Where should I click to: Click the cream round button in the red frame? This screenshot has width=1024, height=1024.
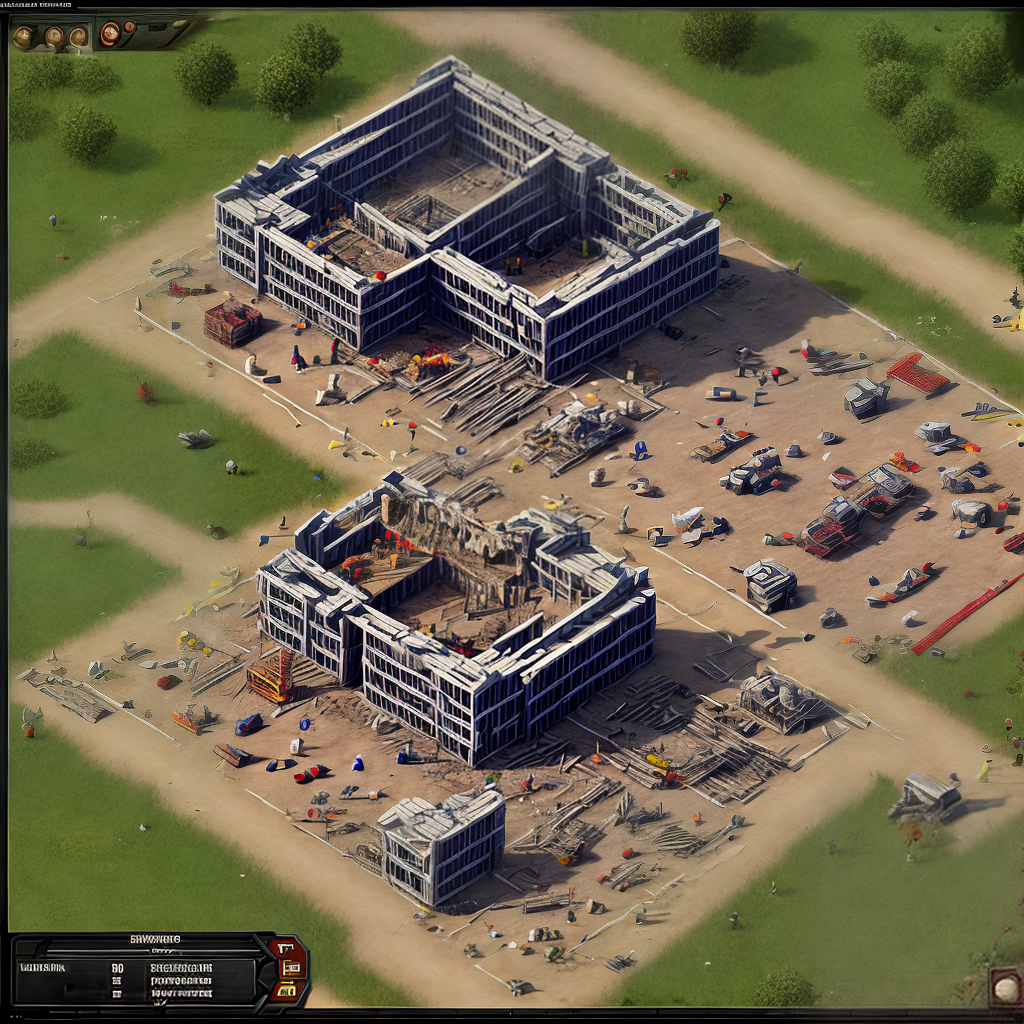pyautogui.click(x=1006, y=988)
